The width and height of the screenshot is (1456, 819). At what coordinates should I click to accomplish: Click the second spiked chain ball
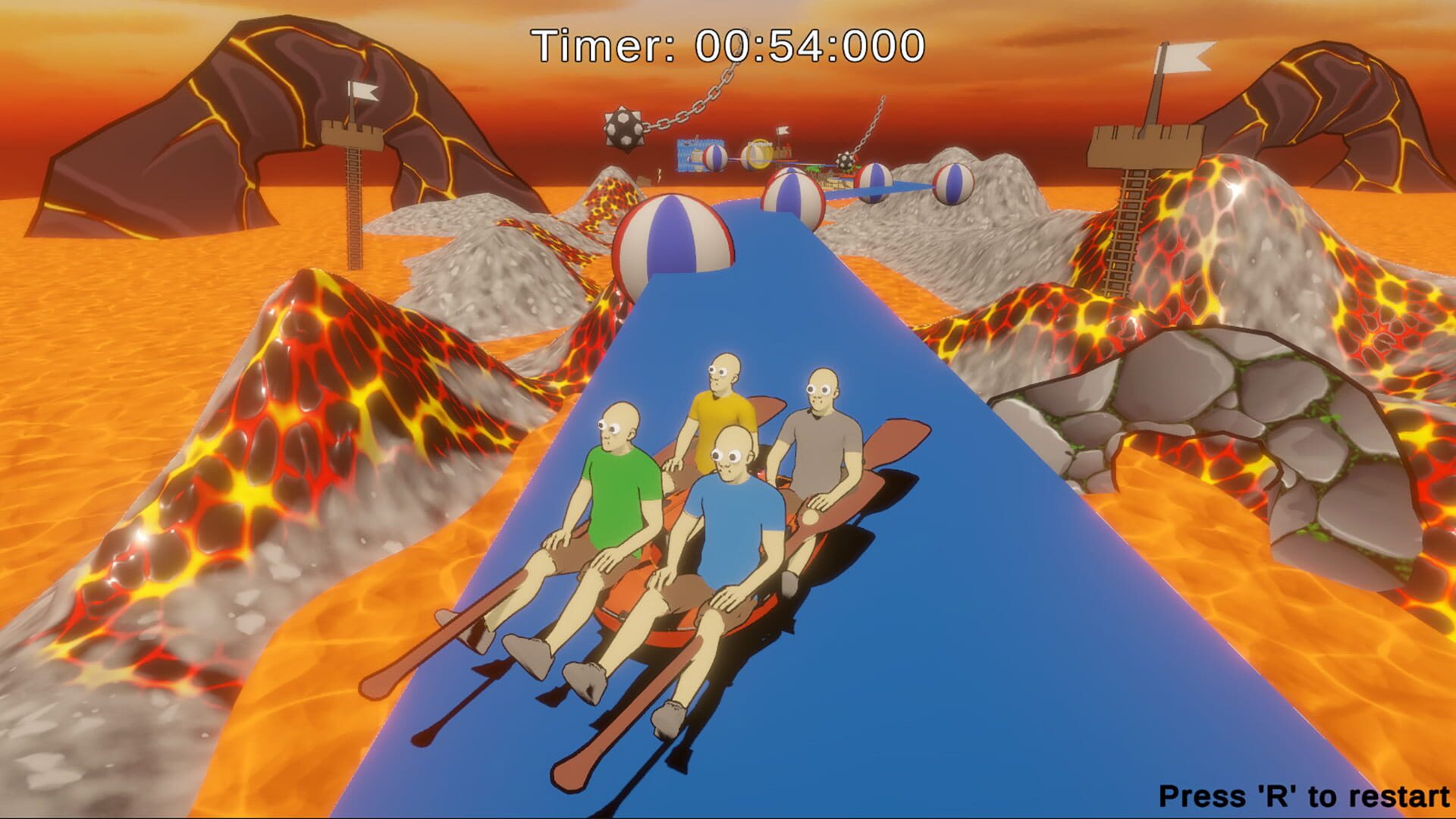[846, 159]
